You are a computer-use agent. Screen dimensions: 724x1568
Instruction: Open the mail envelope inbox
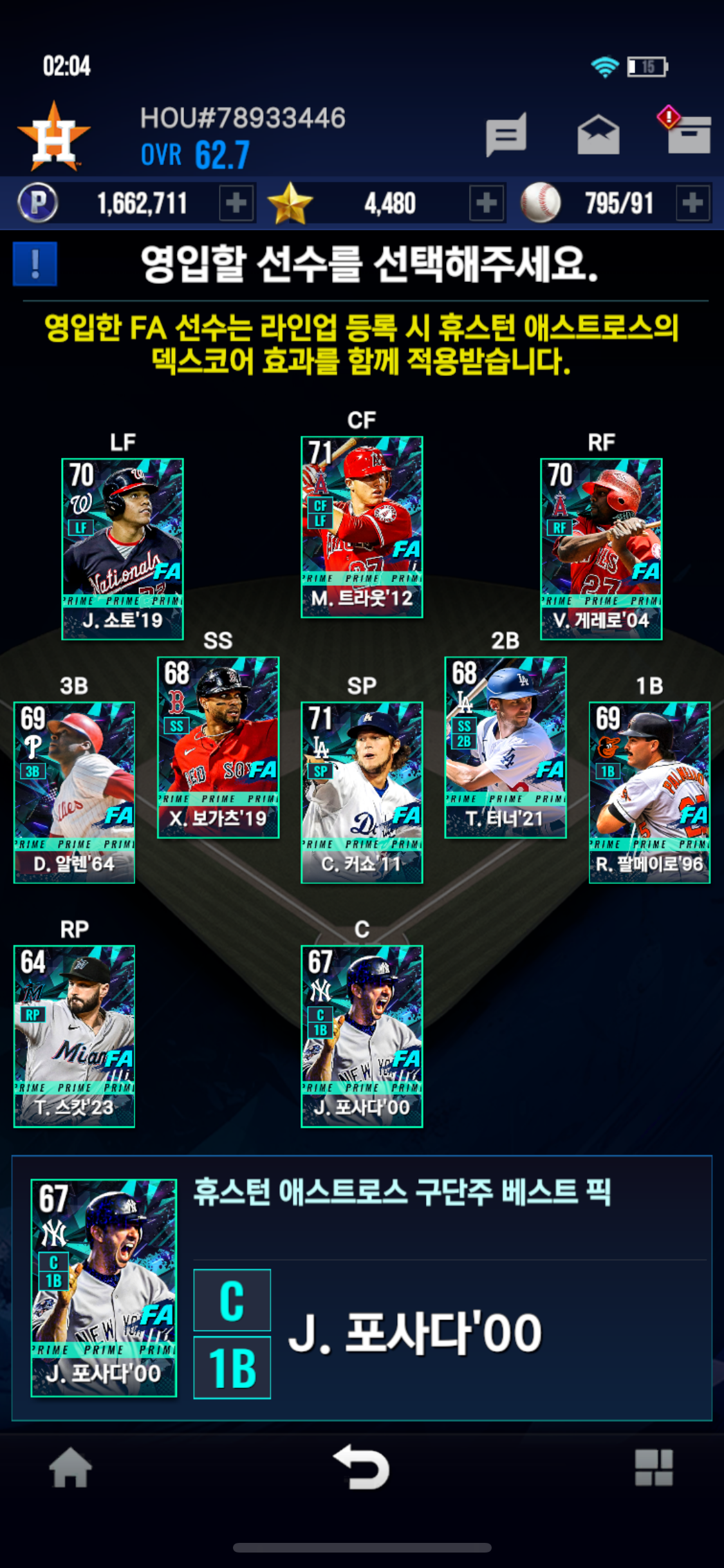[598, 135]
